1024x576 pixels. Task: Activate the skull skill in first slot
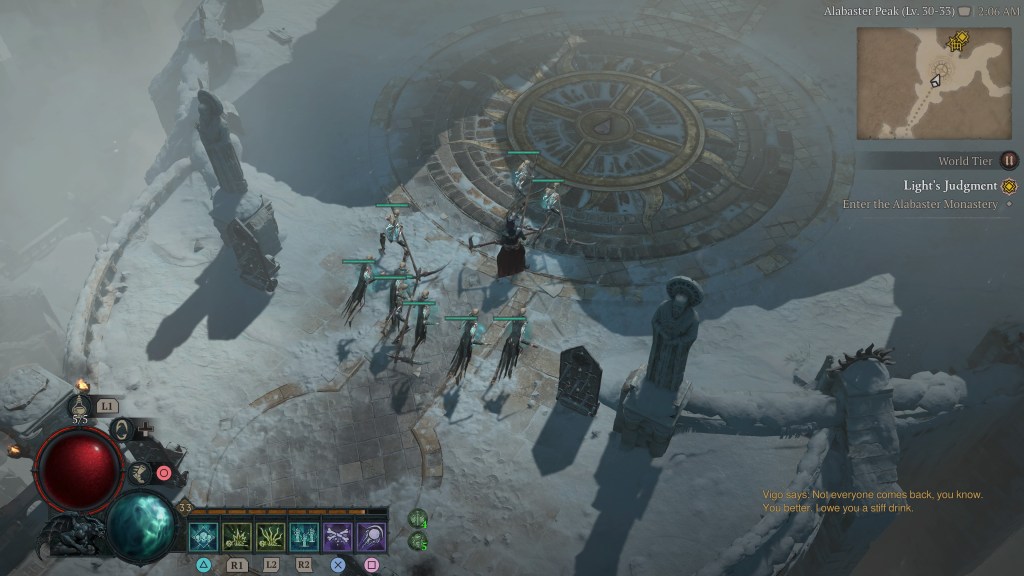point(203,537)
